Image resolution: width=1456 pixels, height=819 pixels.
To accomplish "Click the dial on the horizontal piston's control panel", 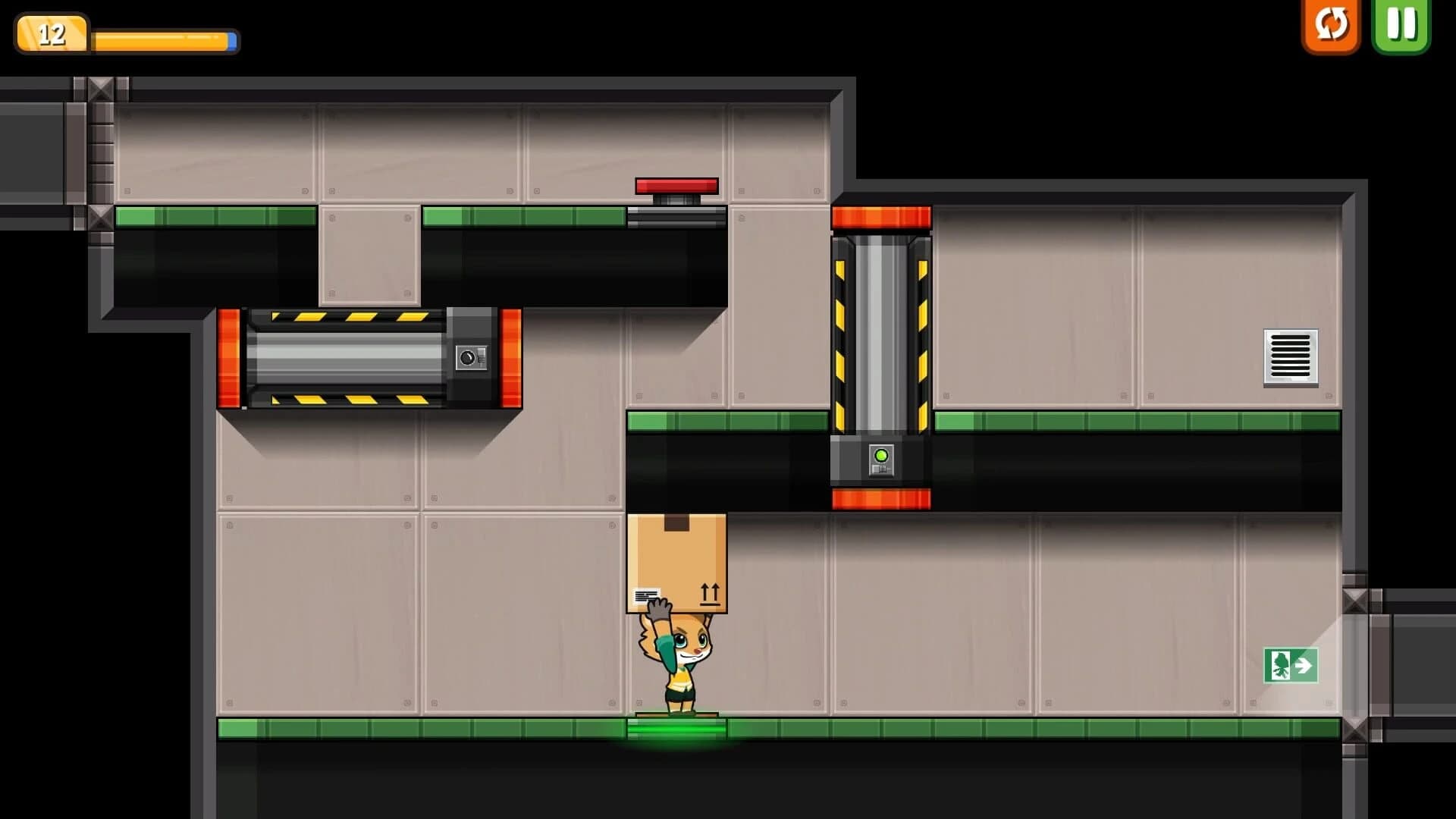I will (469, 356).
